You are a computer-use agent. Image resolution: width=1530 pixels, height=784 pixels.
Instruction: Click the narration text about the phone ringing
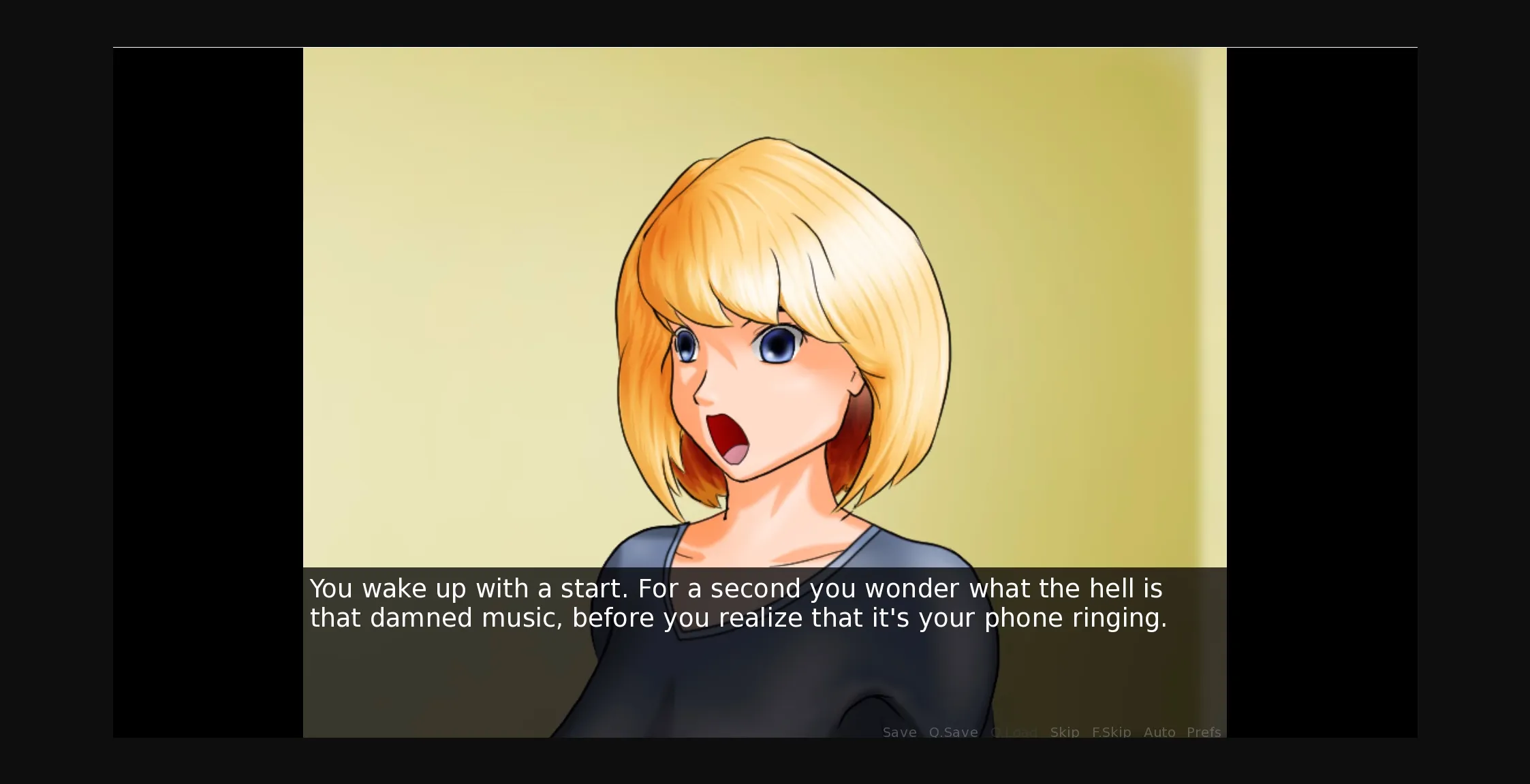pyautogui.click(x=738, y=618)
